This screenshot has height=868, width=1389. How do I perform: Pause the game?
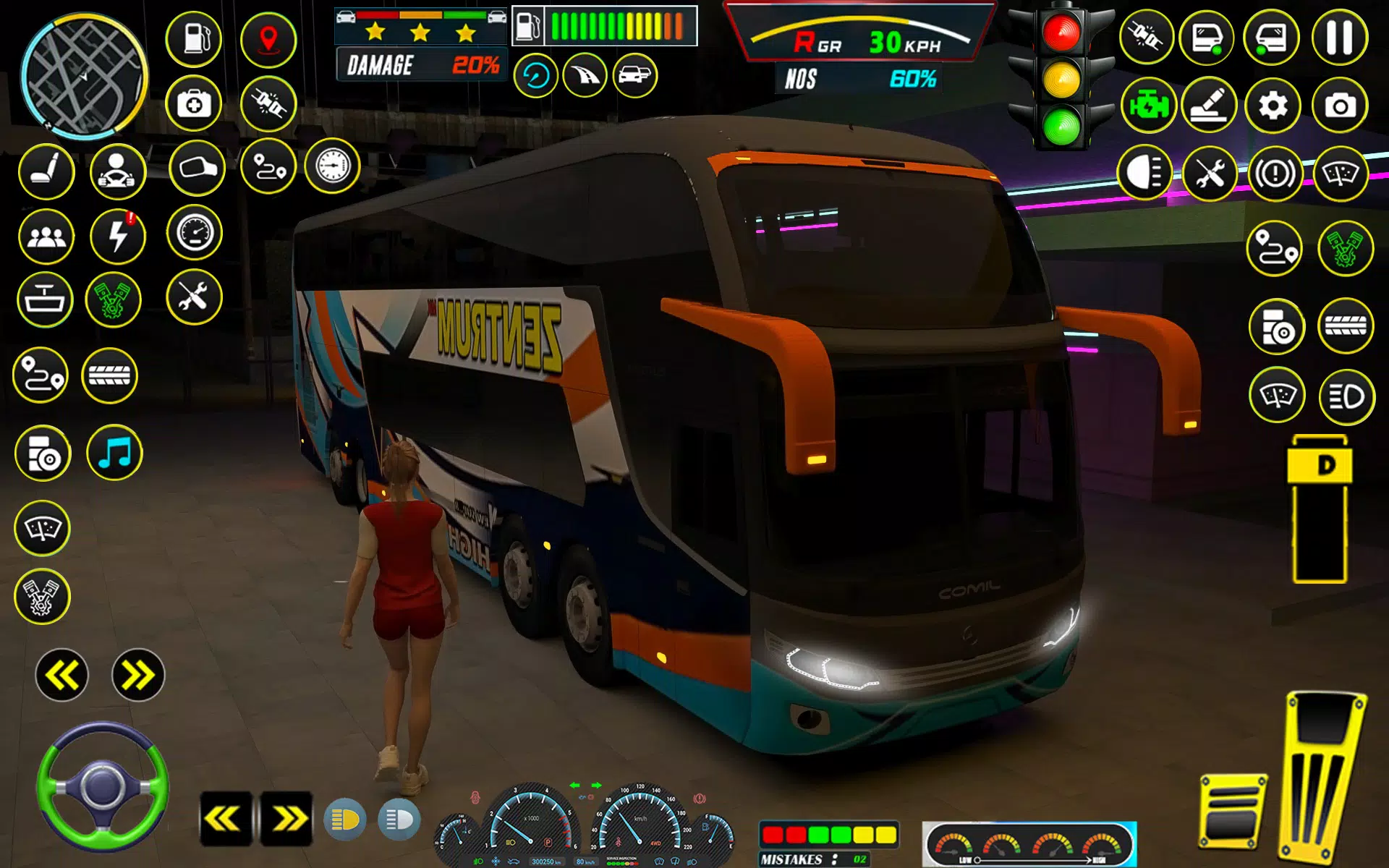(x=1339, y=38)
